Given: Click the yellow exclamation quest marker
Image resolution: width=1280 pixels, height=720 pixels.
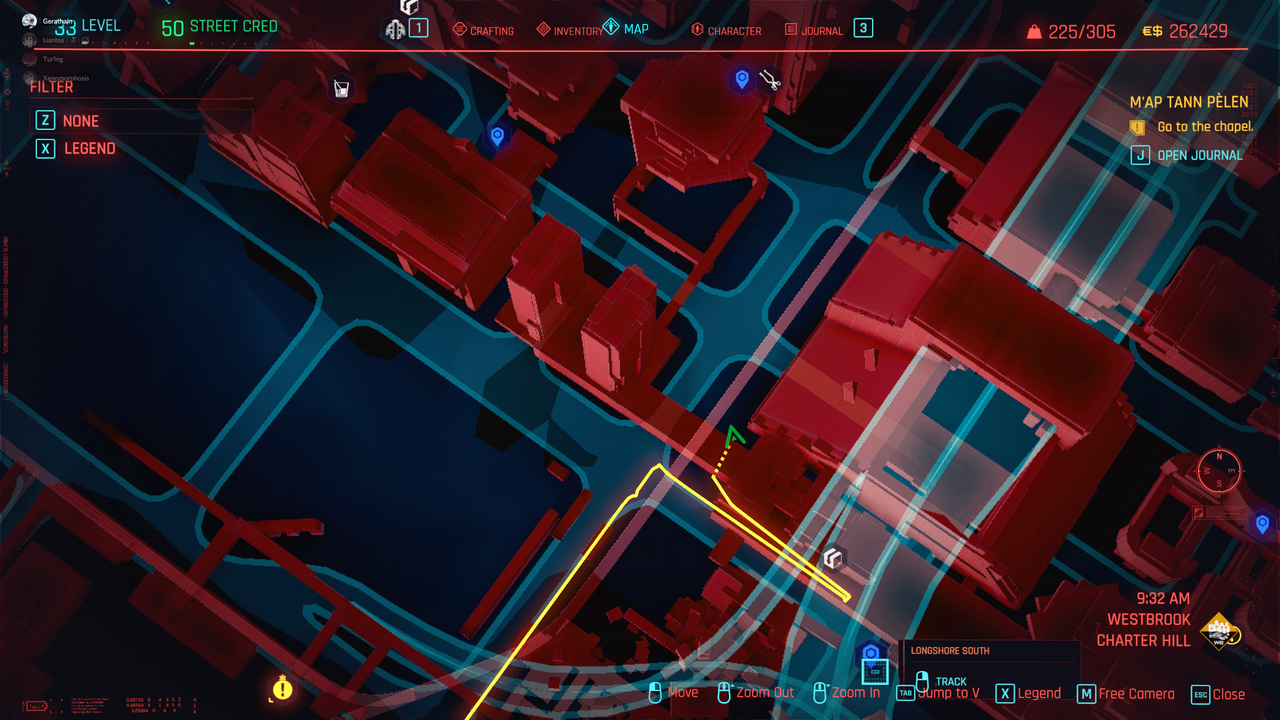Looking at the screenshot, I should pyautogui.click(x=283, y=688).
